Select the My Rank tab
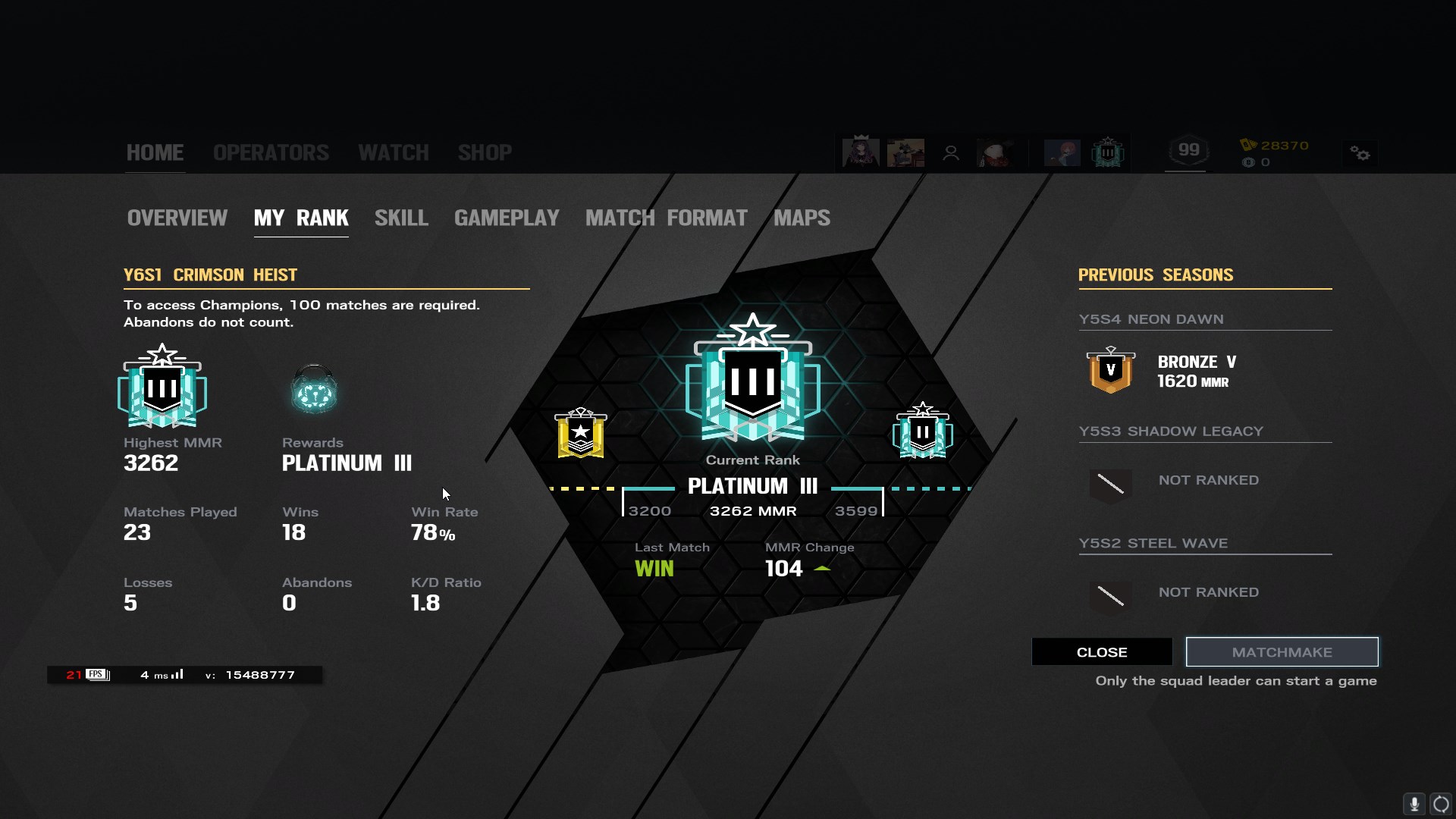Image resolution: width=1456 pixels, height=819 pixels. tap(301, 218)
